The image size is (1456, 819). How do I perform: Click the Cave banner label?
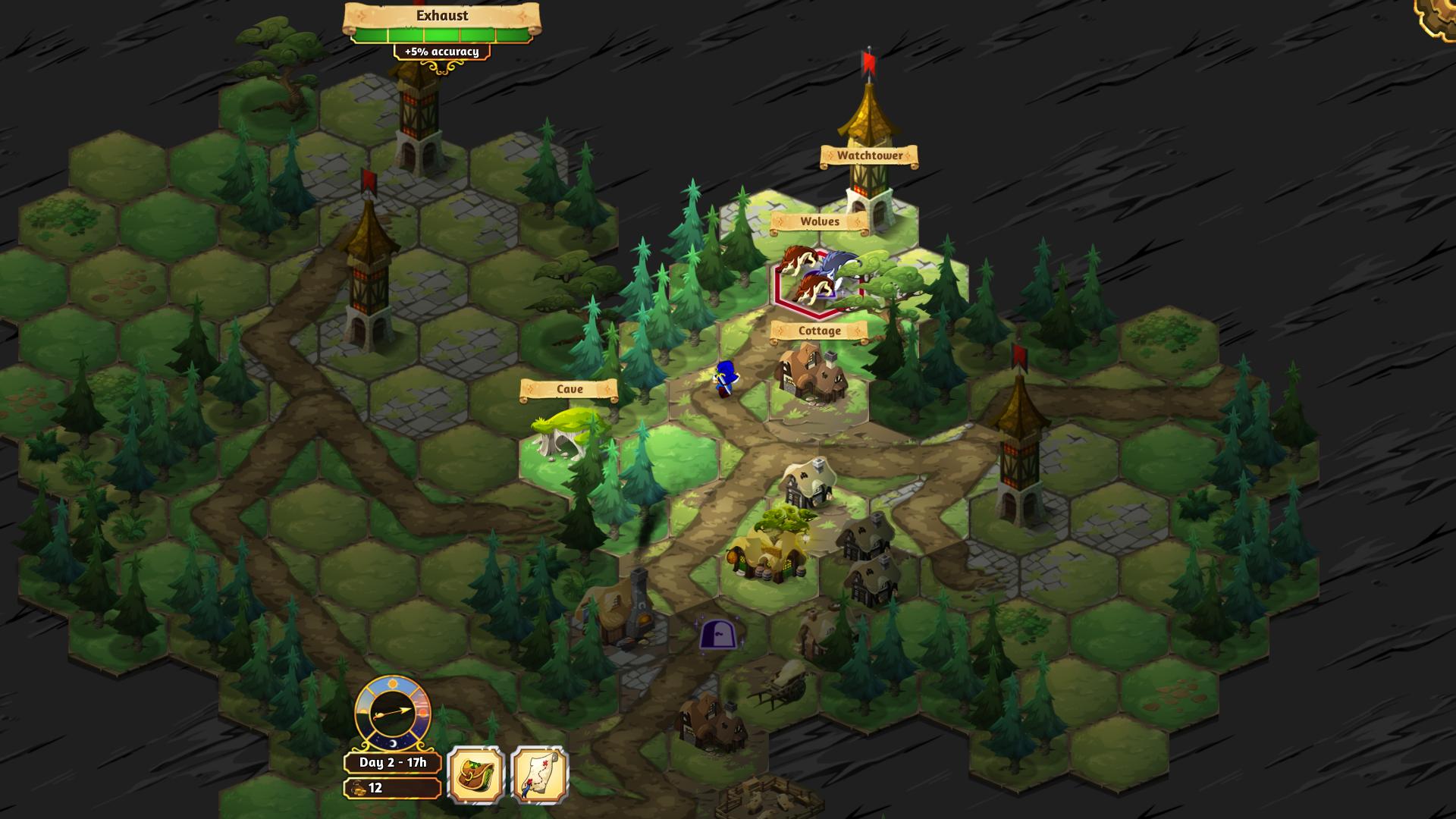tap(570, 388)
